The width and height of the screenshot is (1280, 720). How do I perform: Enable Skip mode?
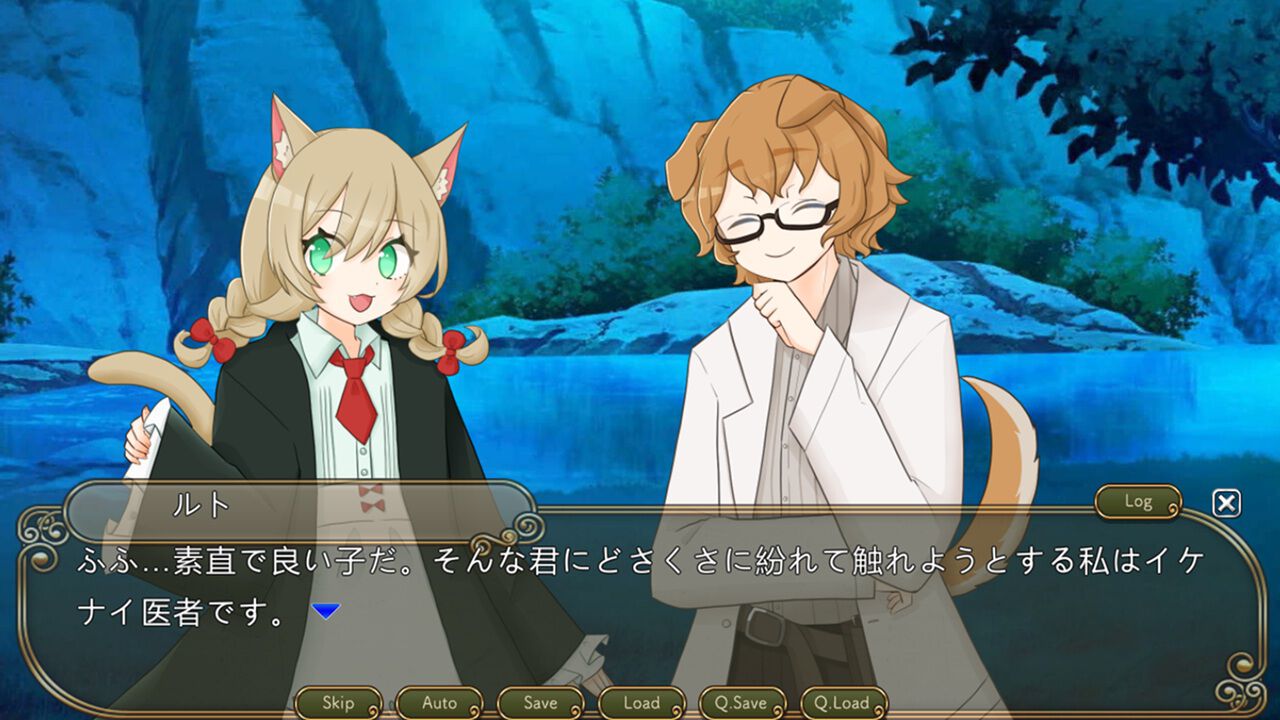click(339, 703)
